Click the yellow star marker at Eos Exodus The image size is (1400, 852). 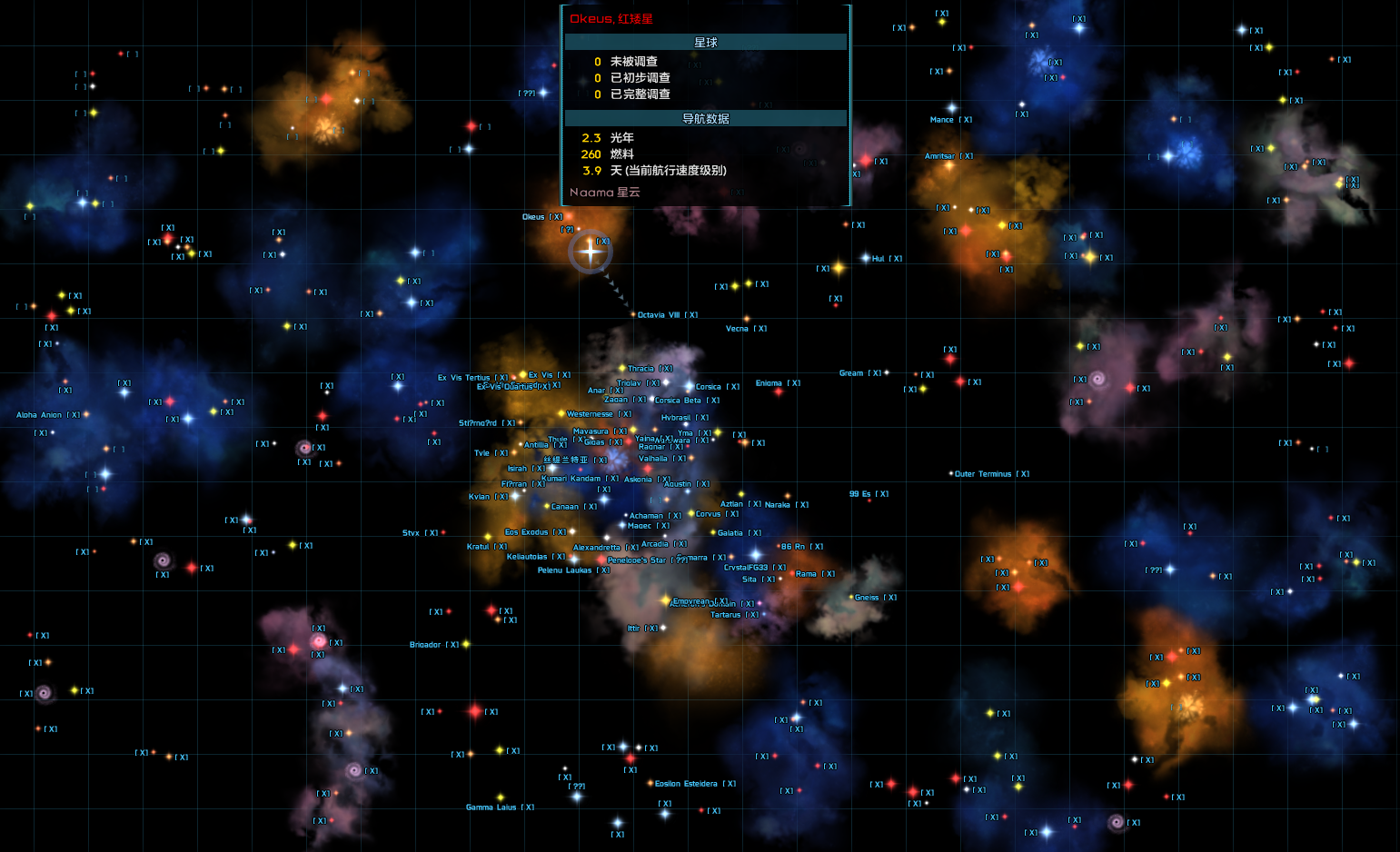pyautogui.click(x=488, y=537)
